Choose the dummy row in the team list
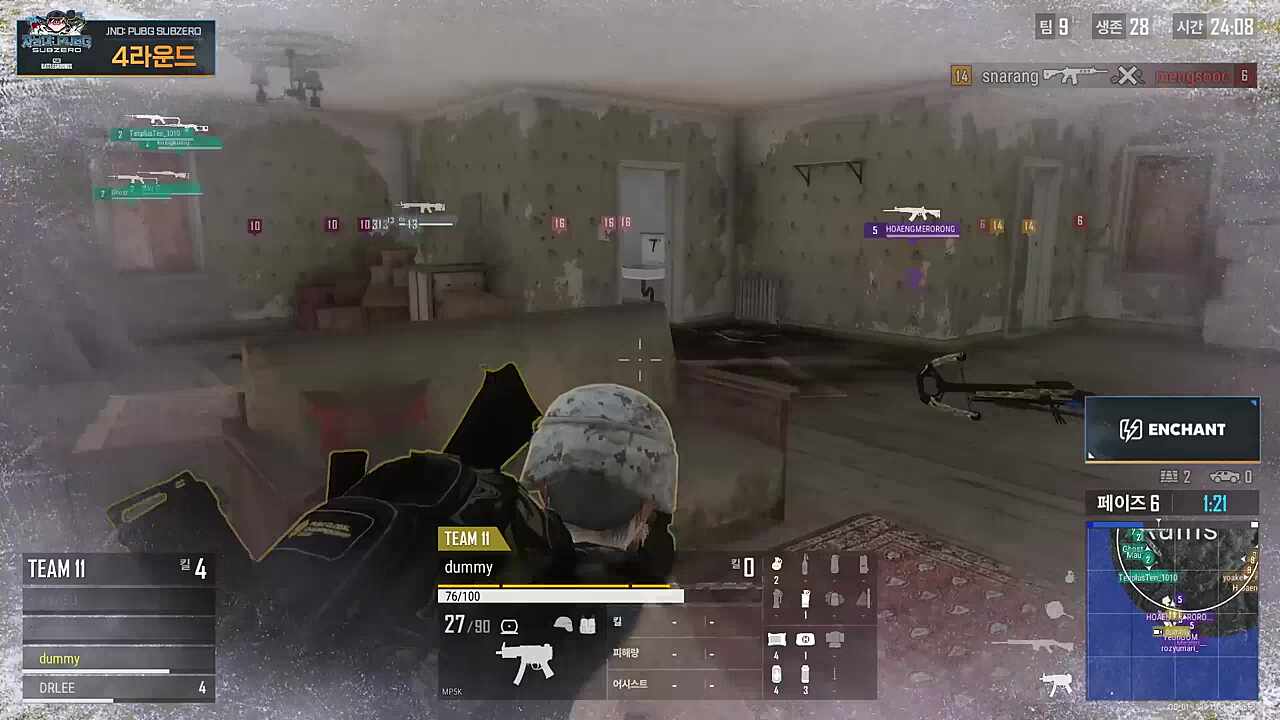The image size is (1280, 720). [x=118, y=659]
